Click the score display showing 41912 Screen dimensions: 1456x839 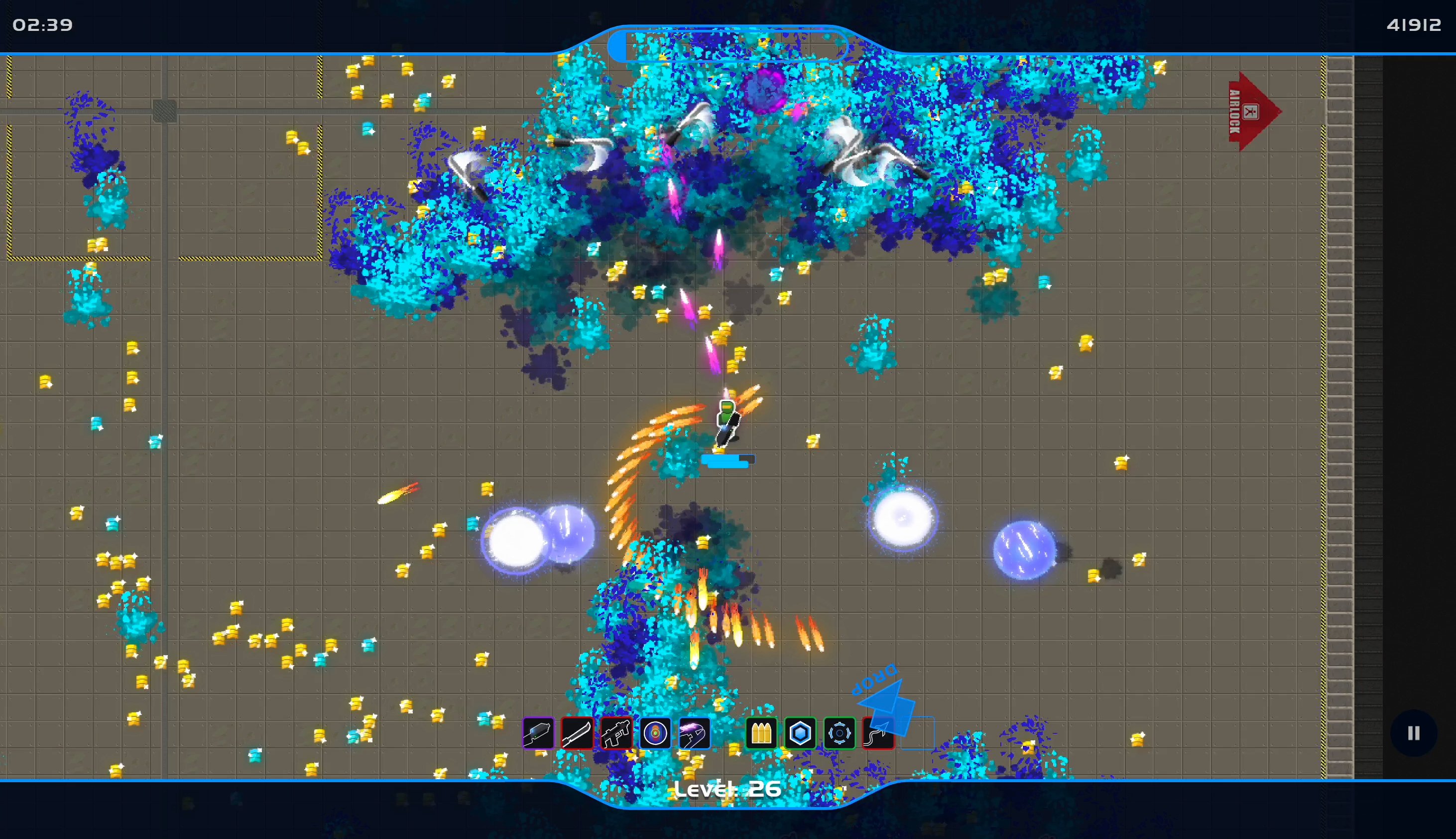coord(1414,24)
